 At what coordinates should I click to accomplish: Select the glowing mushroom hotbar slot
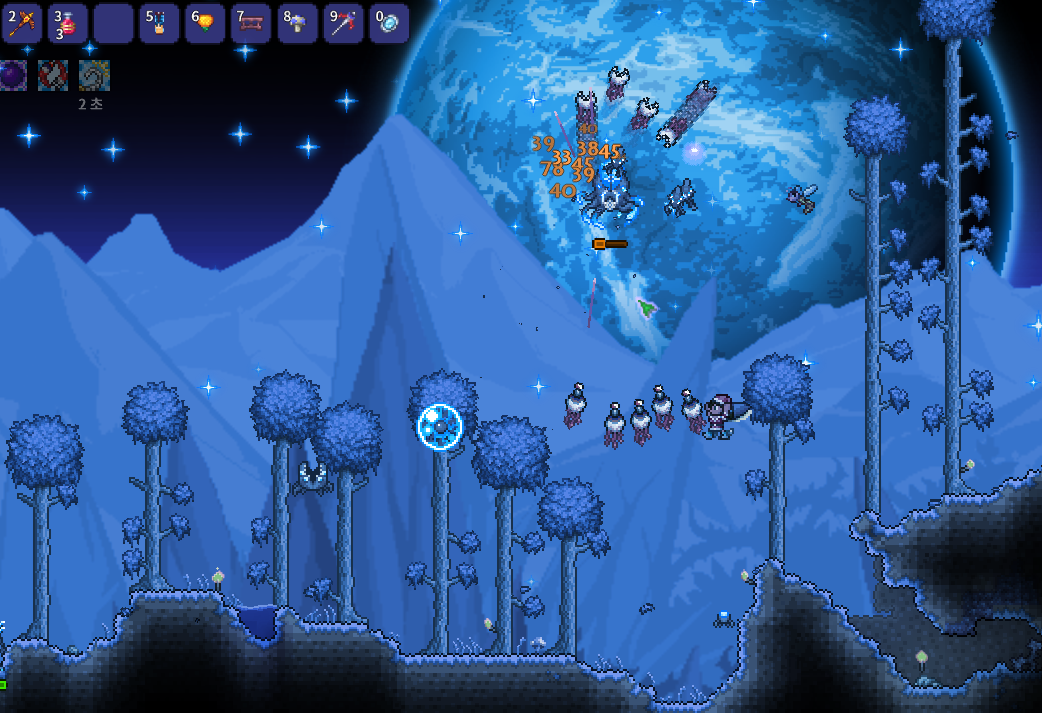296,23
